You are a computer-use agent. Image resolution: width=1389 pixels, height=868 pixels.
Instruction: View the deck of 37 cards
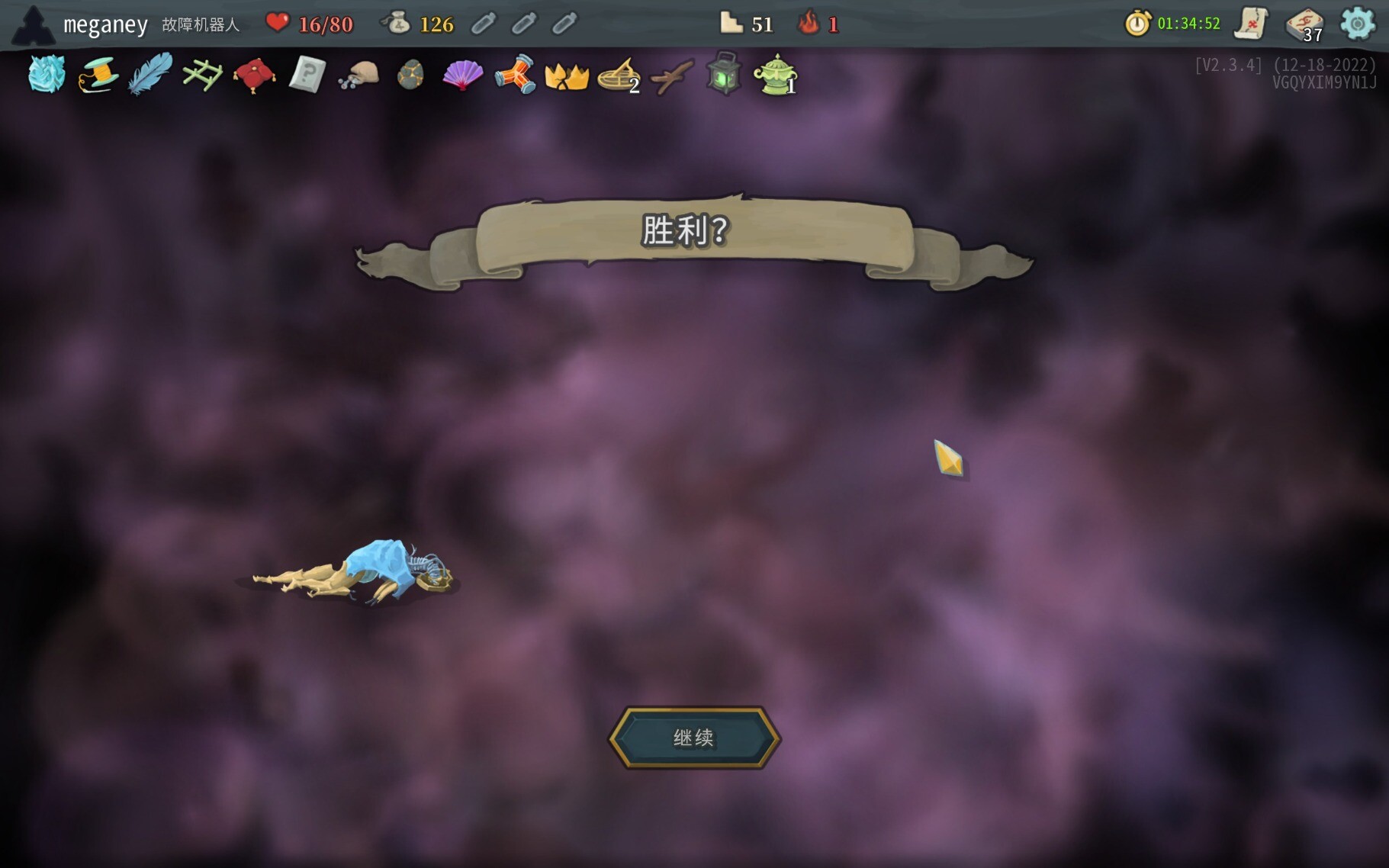pos(1304,24)
